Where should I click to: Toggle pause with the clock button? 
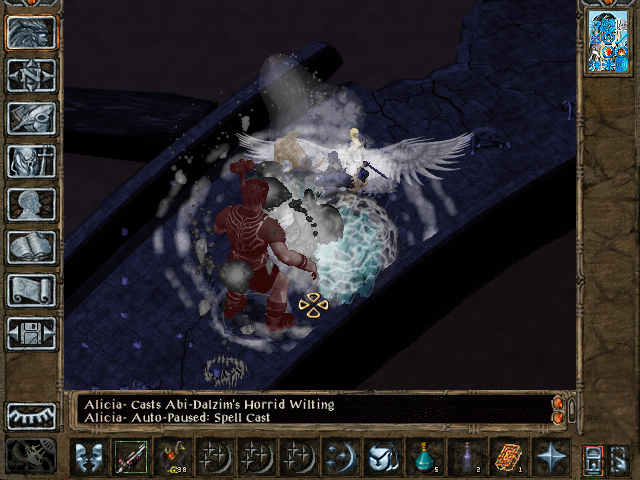coord(31,456)
